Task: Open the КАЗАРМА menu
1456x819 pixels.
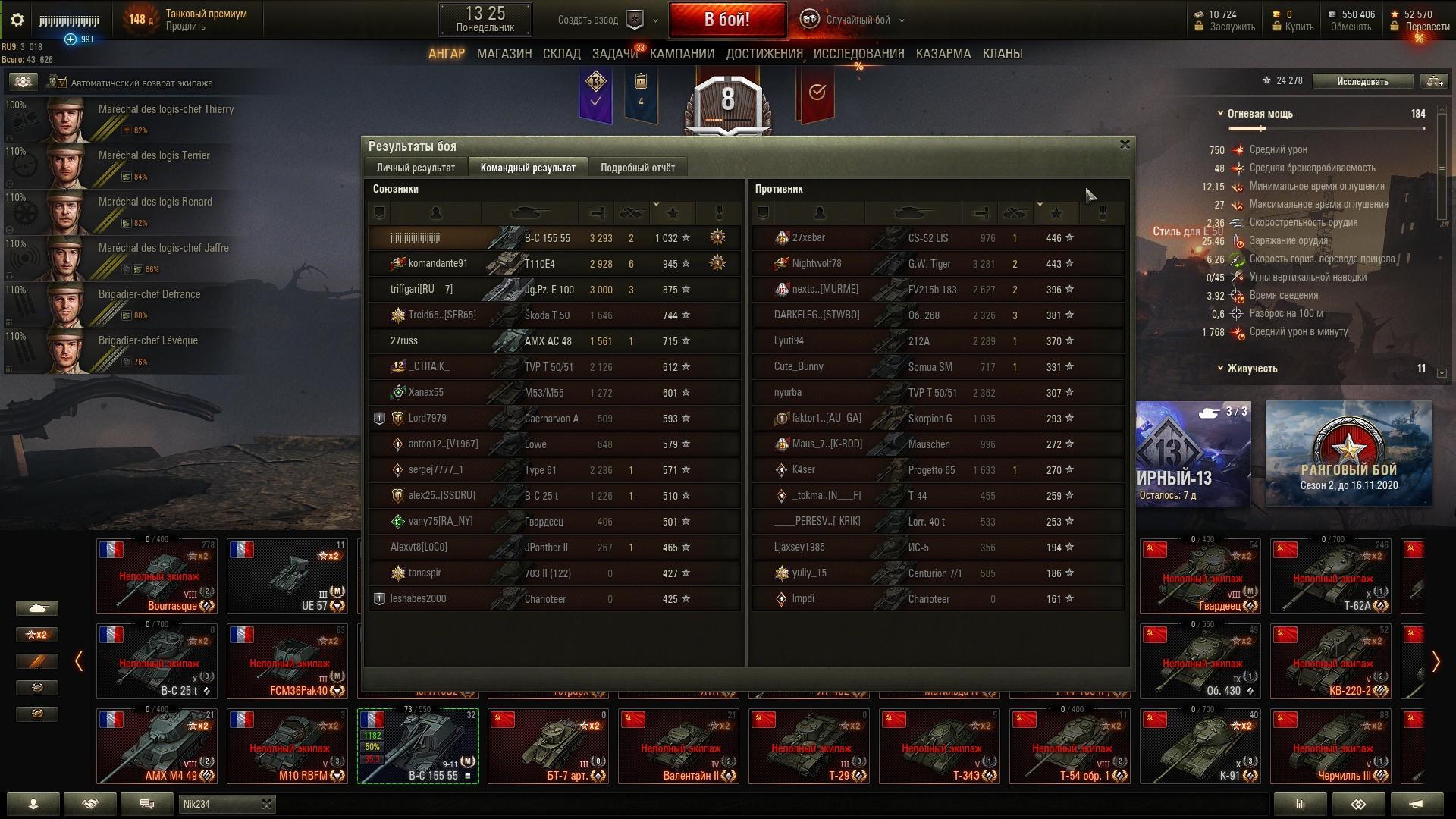Action: click(943, 54)
